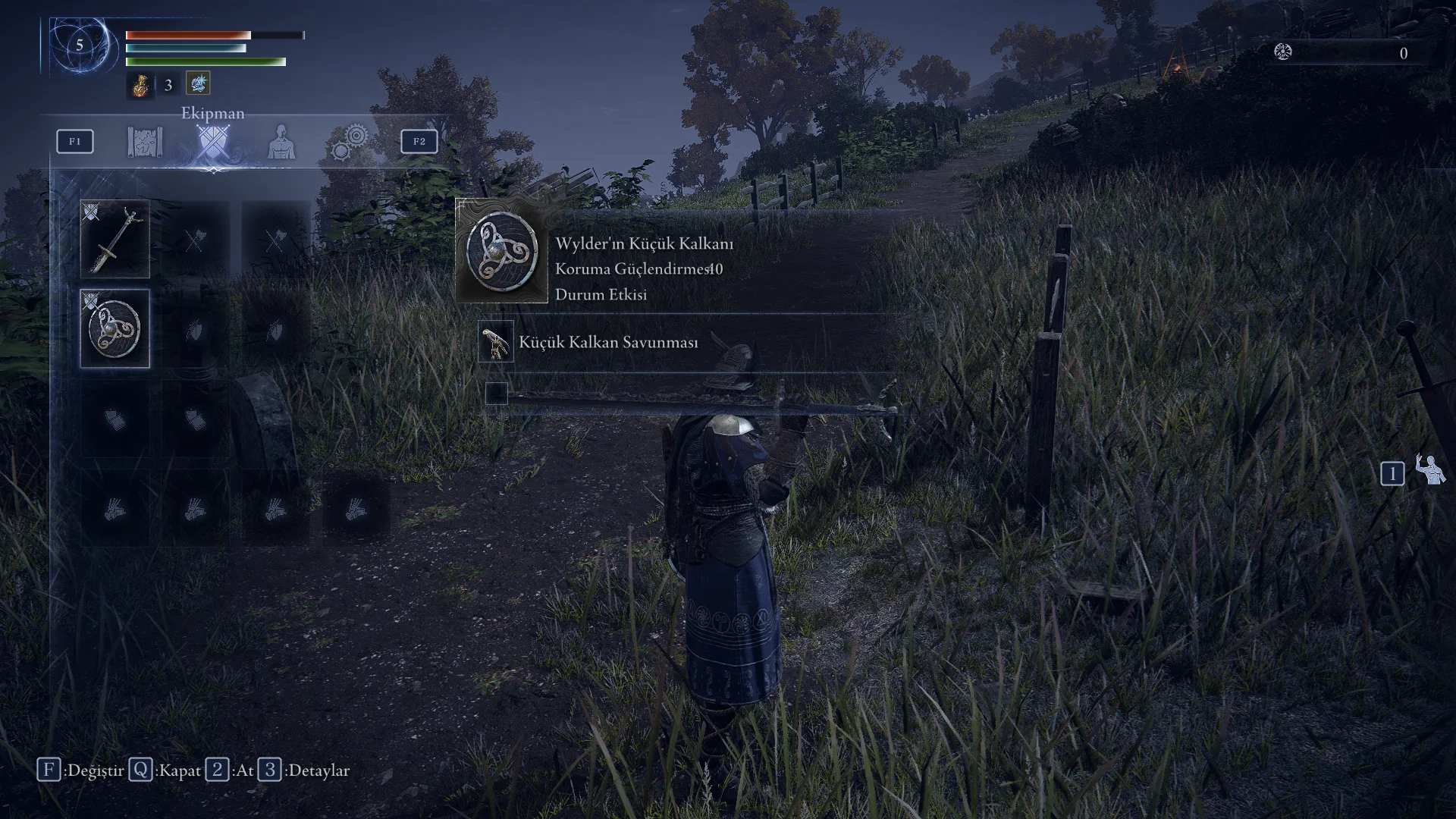Select the equipped greatsword slot
This screenshot has width=1456, height=819.
[115, 240]
